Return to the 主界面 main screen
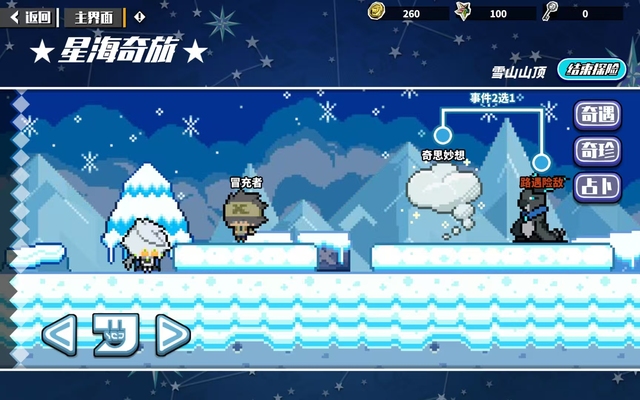 pos(95,17)
